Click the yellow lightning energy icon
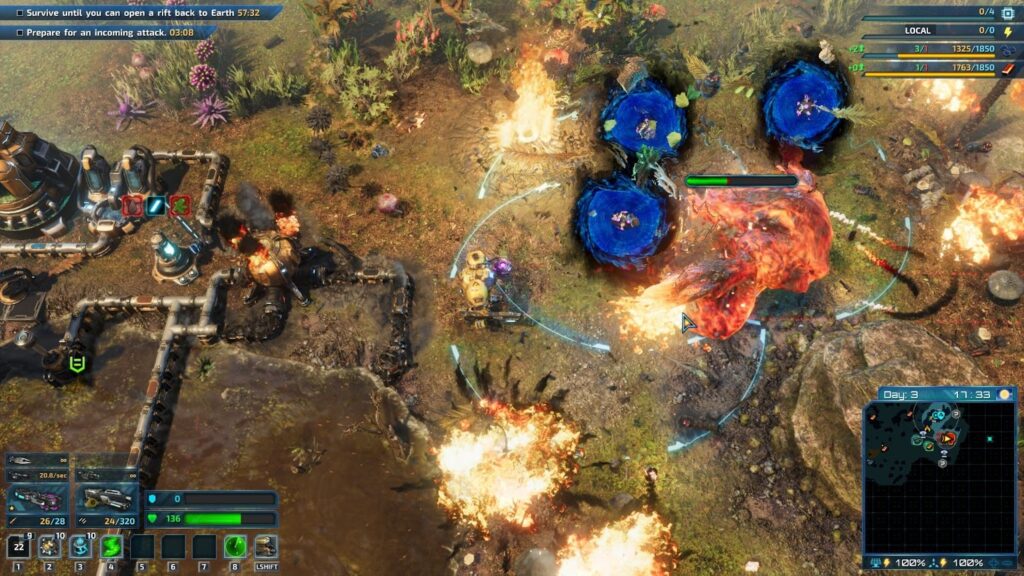Image resolution: width=1024 pixels, height=576 pixels. (1007, 31)
